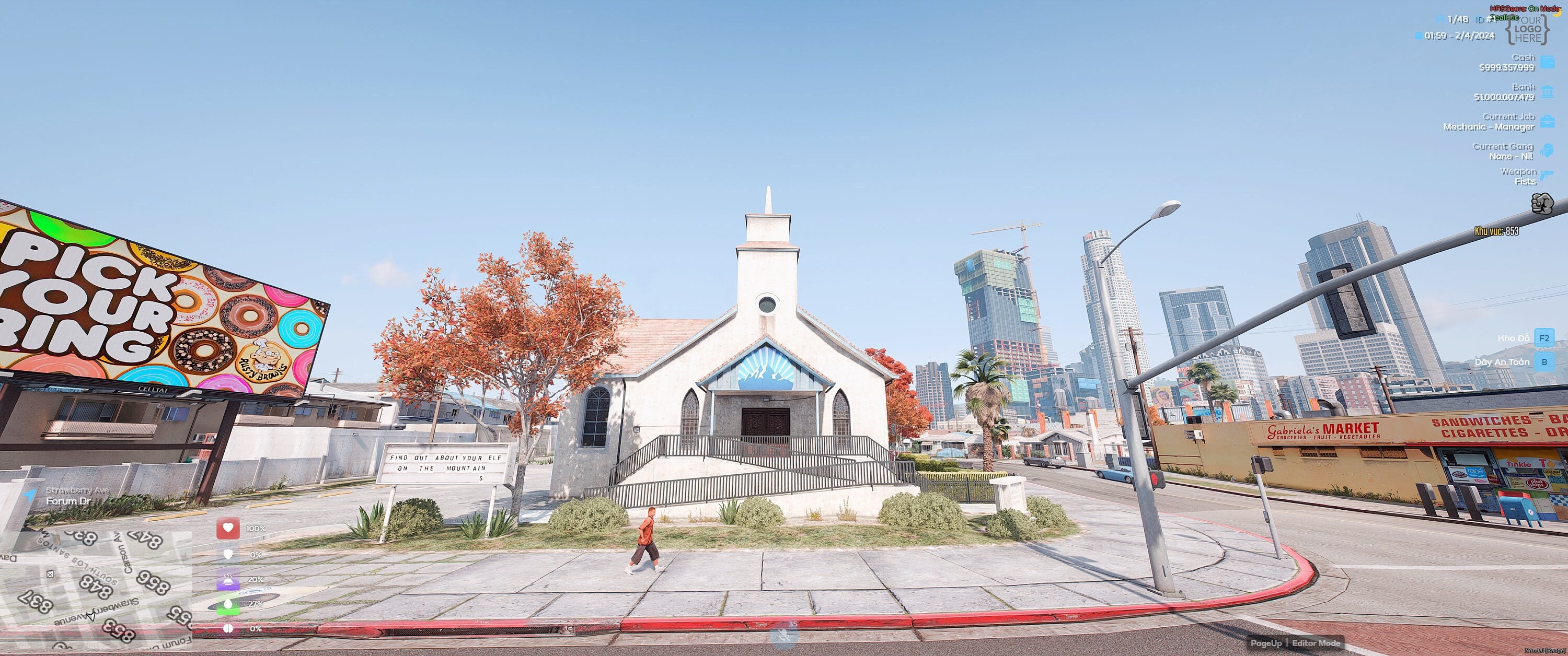The width and height of the screenshot is (1568, 656).
Task: Click the Current Job briefcase icon
Action: (1548, 121)
